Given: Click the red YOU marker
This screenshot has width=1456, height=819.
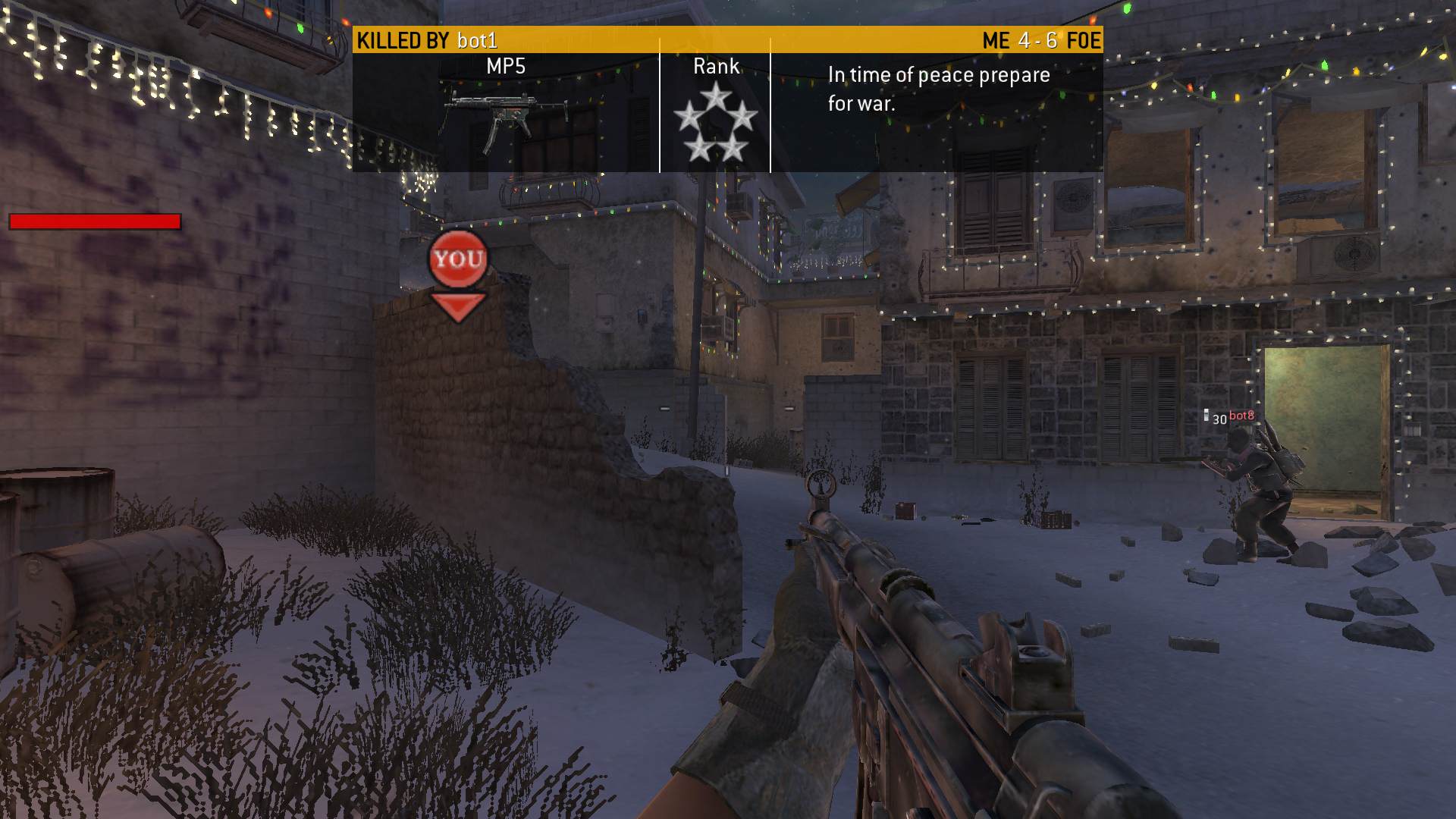Looking at the screenshot, I should tap(457, 260).
